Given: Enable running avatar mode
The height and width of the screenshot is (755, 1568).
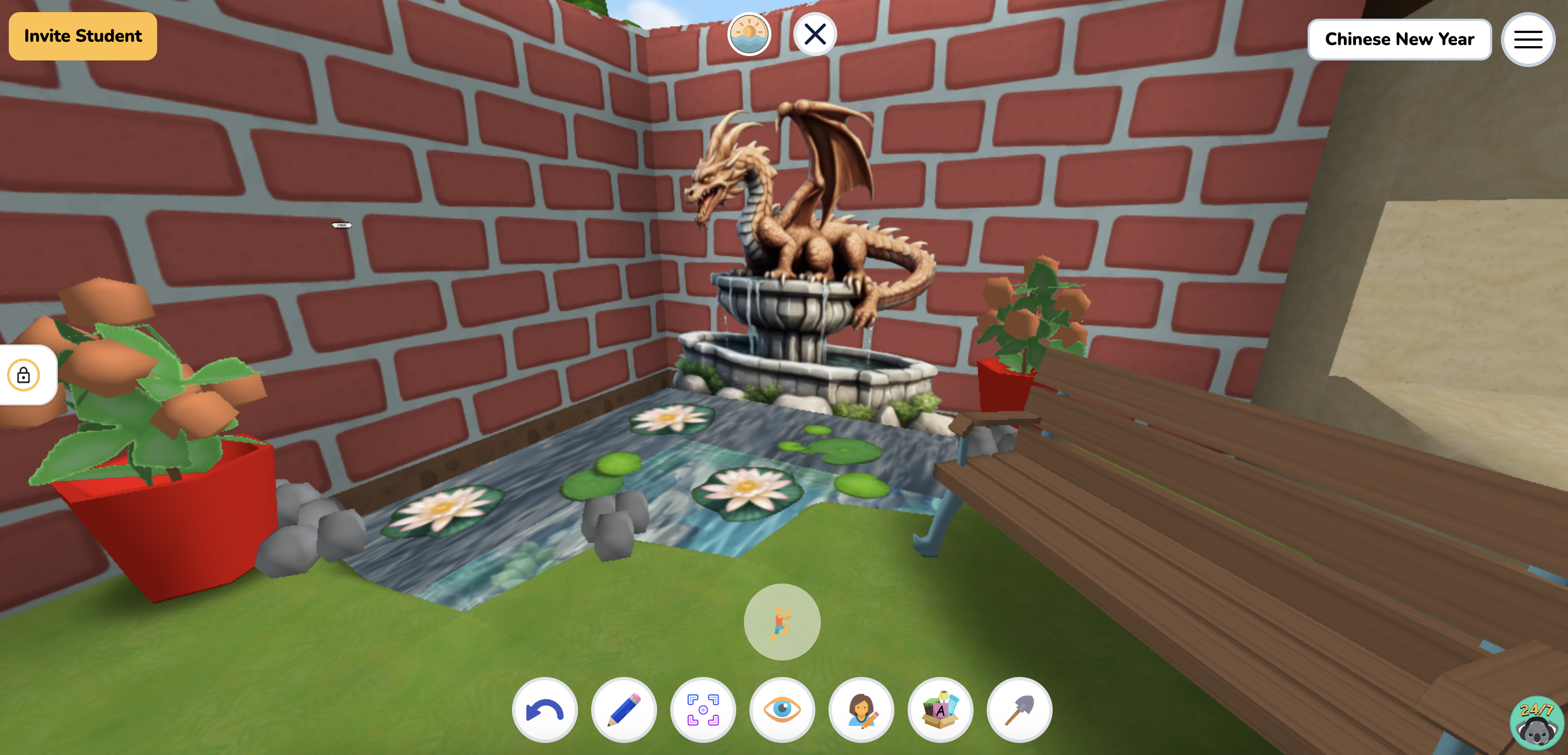Looking at the screenshot, I should tap(782, 621).
